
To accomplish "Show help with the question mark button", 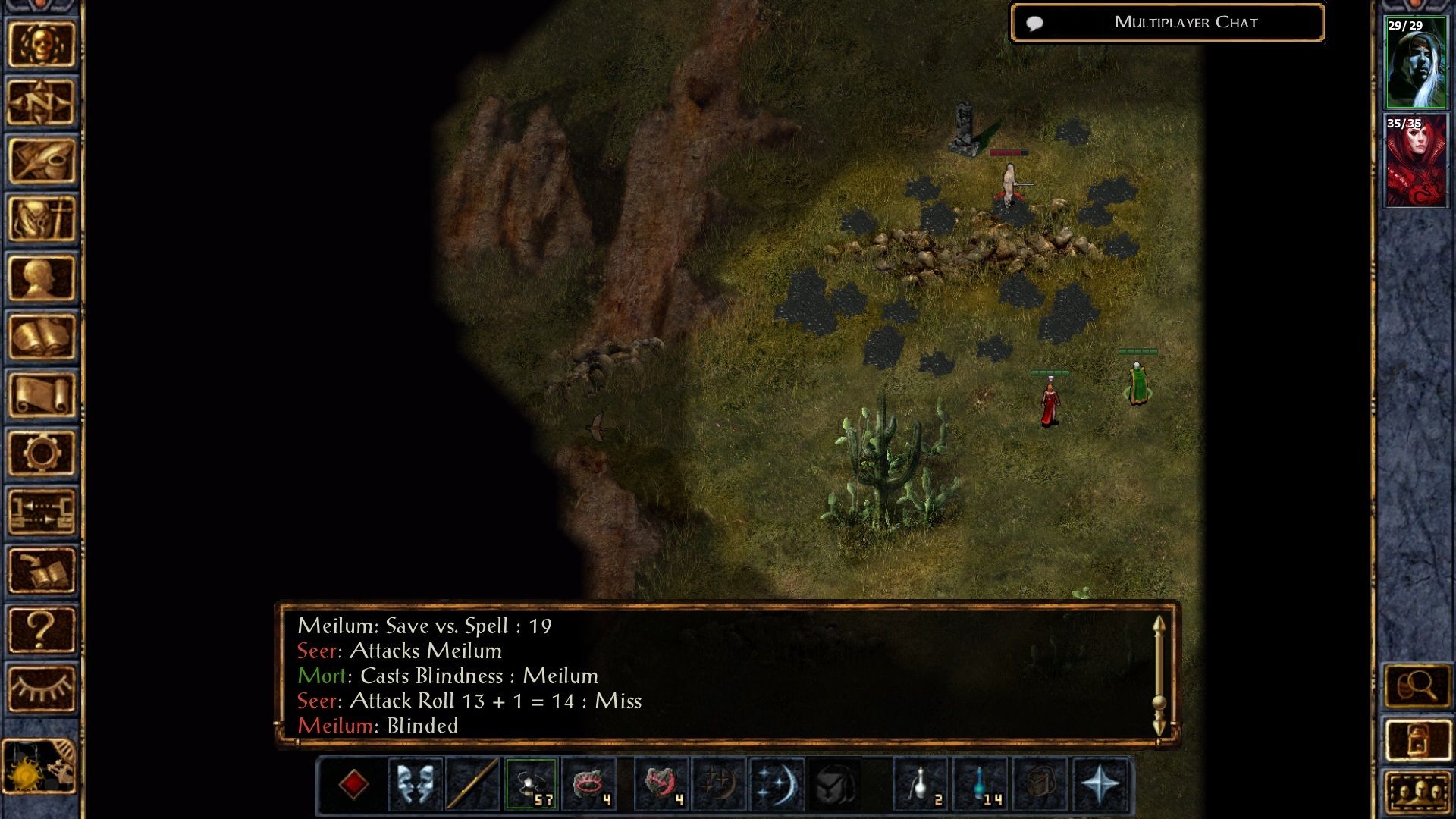I will (42, 629).
